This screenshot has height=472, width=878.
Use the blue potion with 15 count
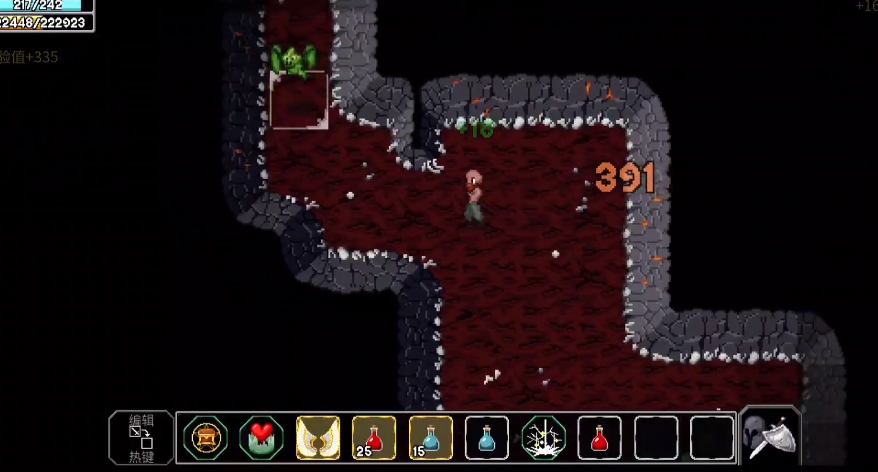(431, 438)
